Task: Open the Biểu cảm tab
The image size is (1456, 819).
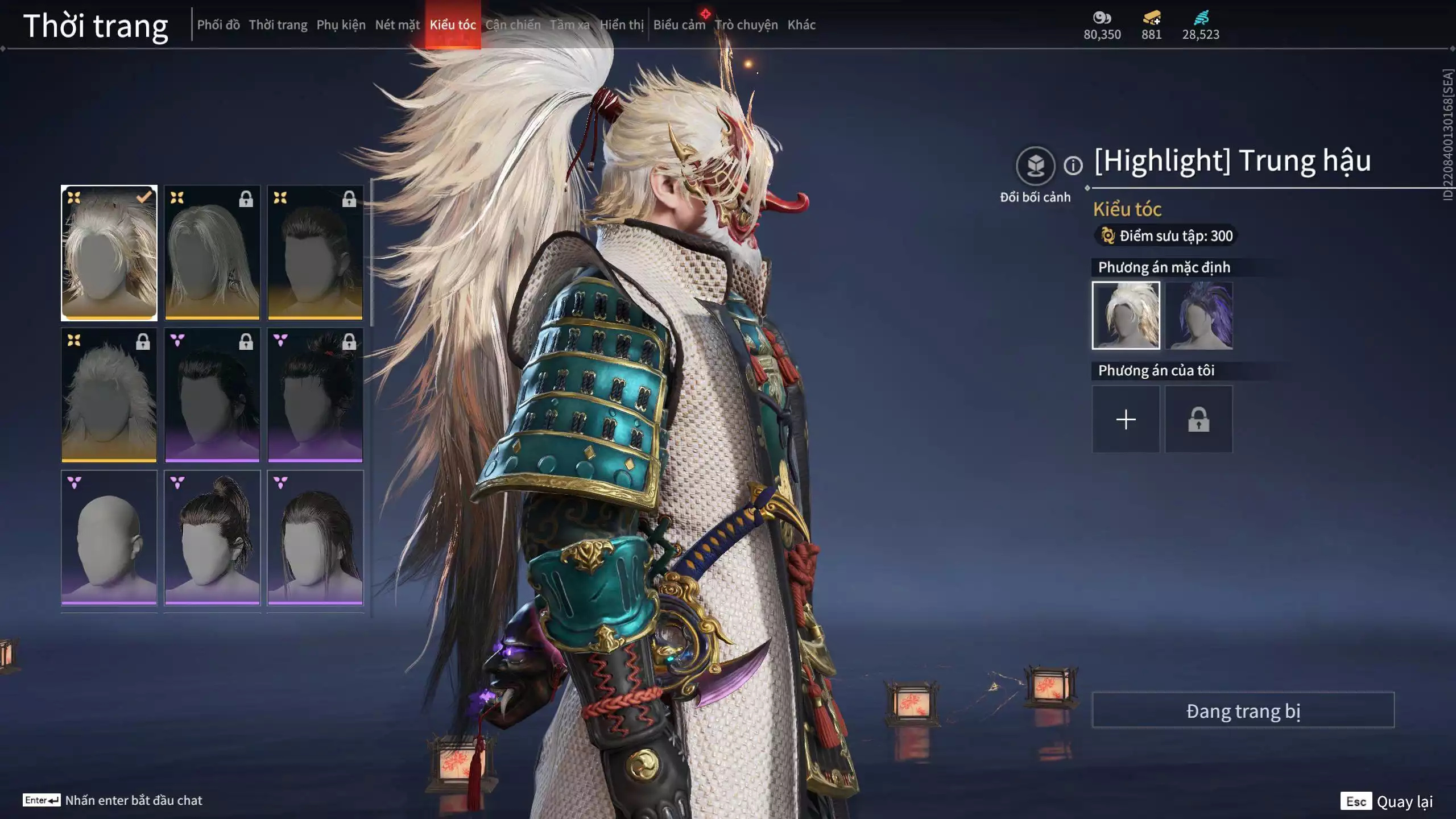Action: pos(679,25)
